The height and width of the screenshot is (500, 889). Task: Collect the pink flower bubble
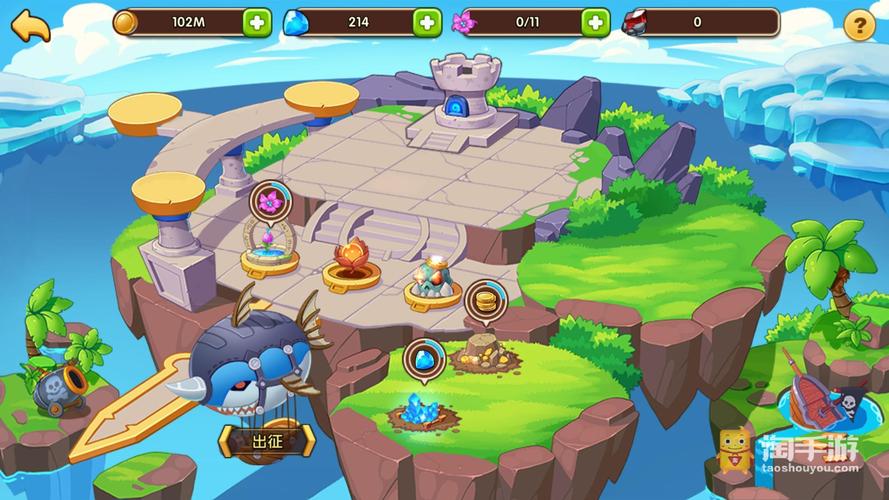click(268, 202)
